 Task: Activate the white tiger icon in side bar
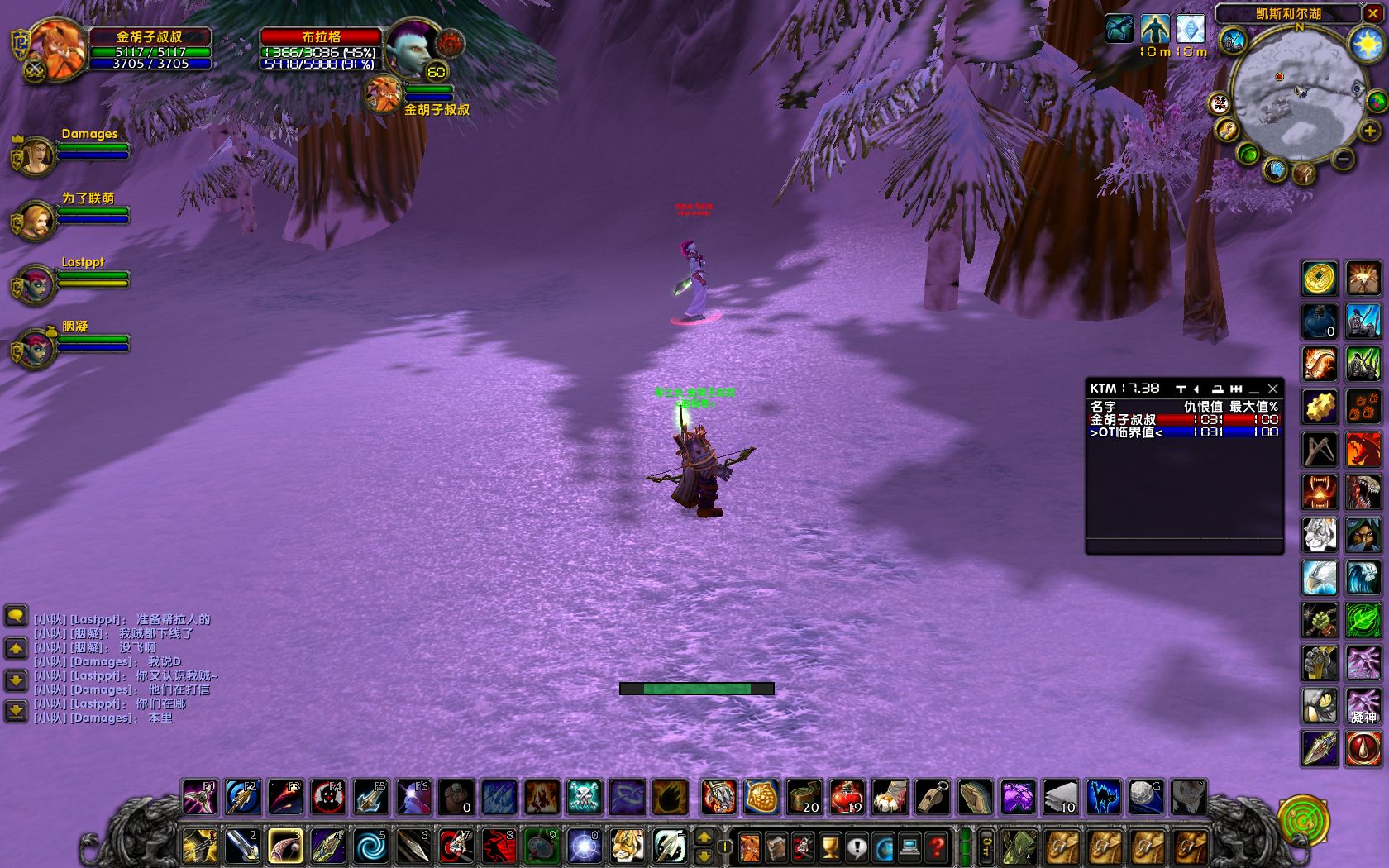pyautogui.click(x=1320, y=535)
